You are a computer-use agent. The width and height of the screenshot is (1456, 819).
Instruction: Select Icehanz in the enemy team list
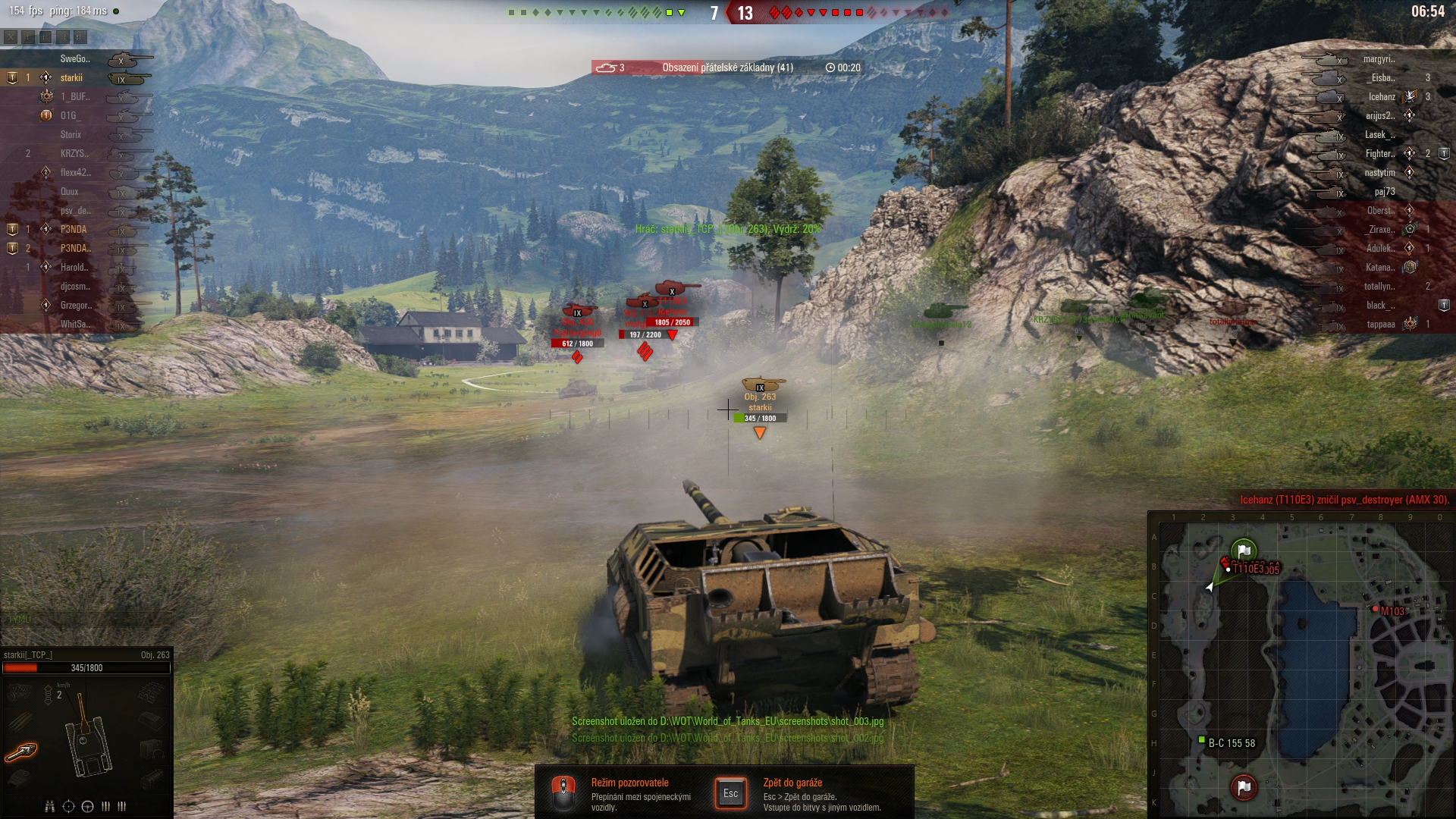(1381, 97)
